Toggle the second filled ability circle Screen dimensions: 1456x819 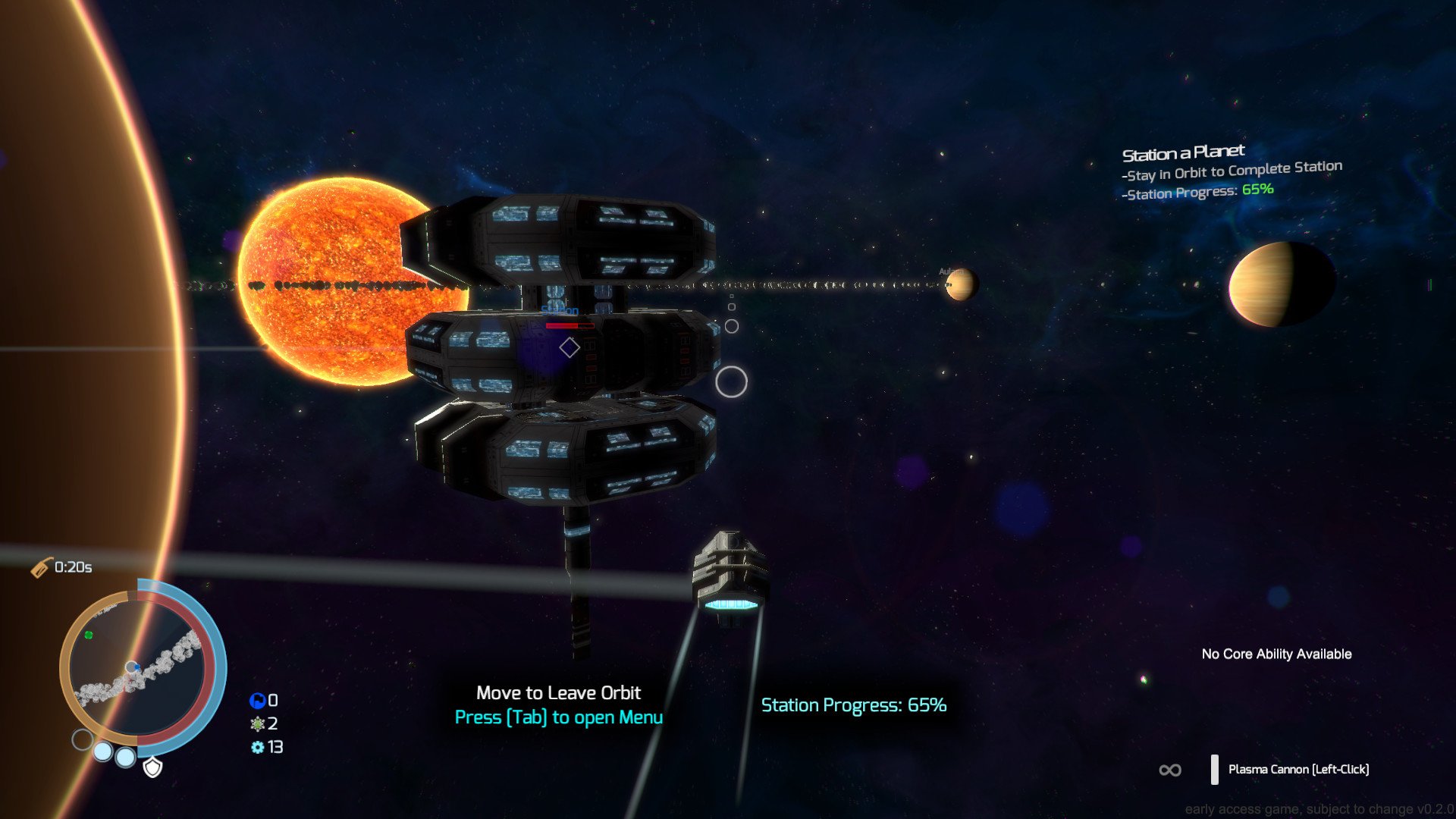click(104, 753)
